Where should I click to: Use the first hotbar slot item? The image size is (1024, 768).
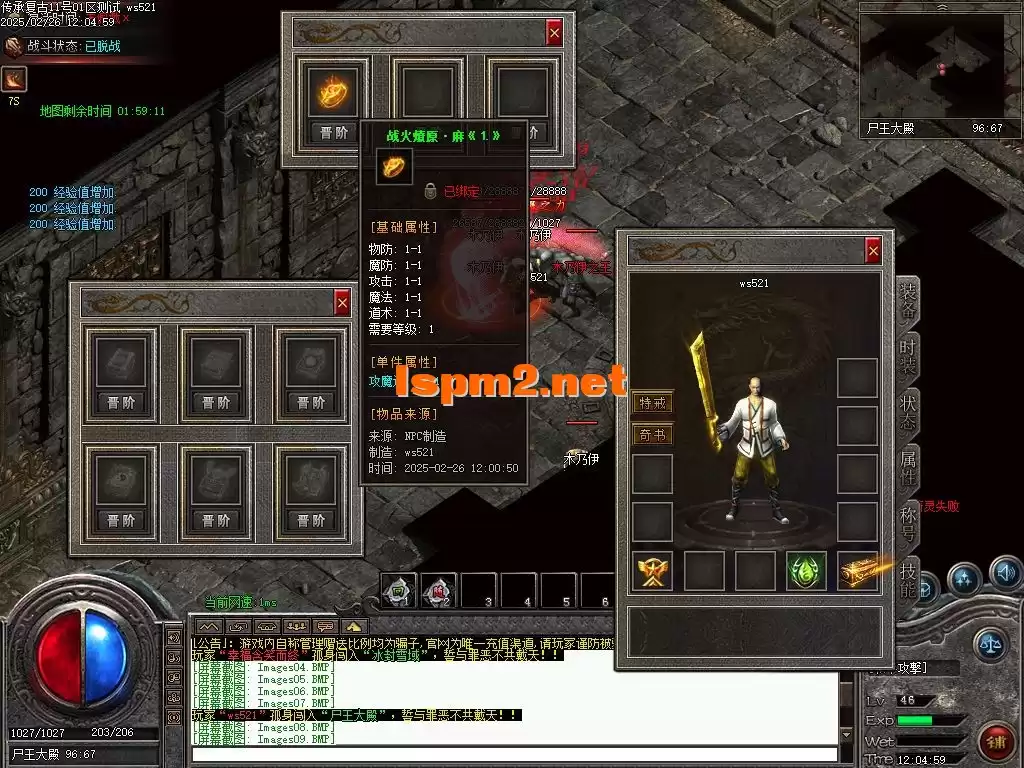tap(399, 591)
